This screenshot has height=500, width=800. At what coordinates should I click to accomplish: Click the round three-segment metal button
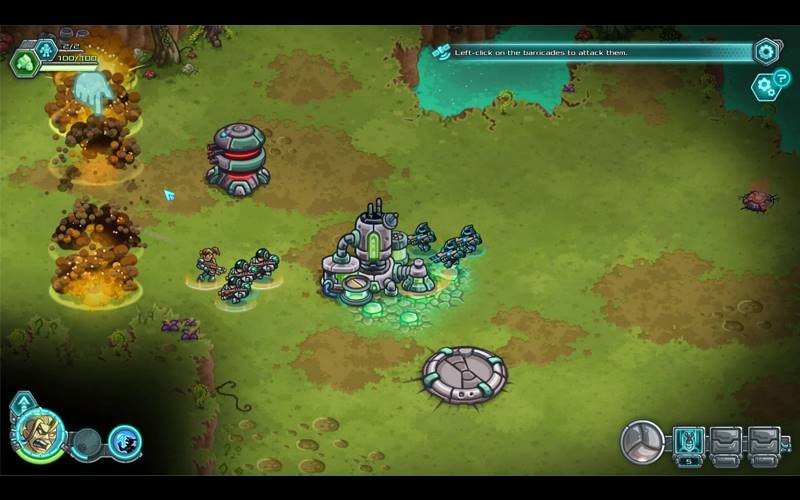pyautogui.click(x=642, y=442)
